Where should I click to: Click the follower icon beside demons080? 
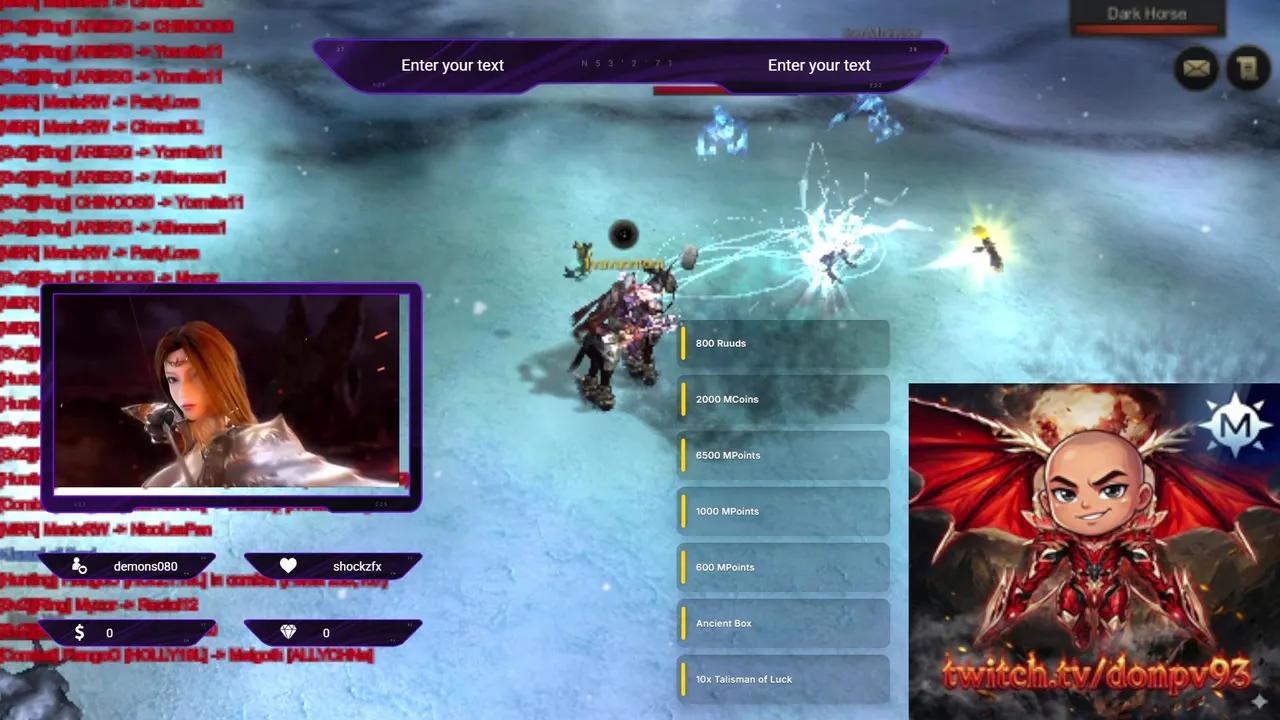pos(79,566)
